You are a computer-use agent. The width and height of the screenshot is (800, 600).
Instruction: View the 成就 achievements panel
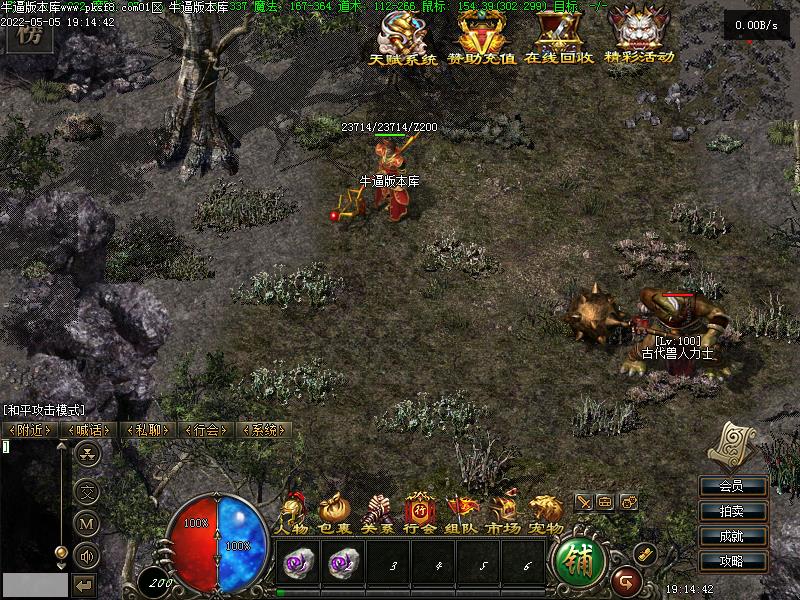[x=731, y=536]
